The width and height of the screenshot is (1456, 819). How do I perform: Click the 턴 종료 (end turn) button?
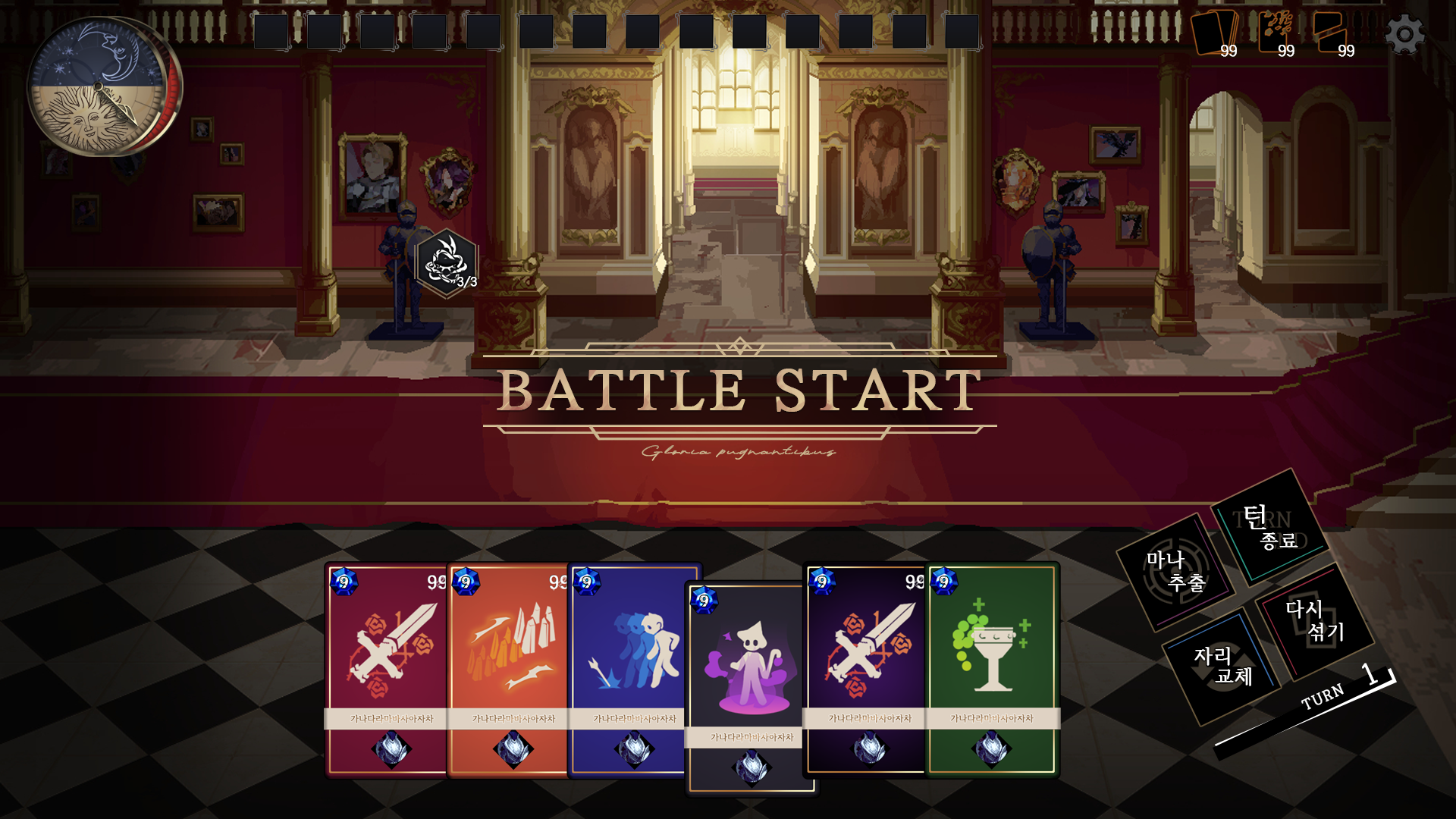[x=1269, y=527]
